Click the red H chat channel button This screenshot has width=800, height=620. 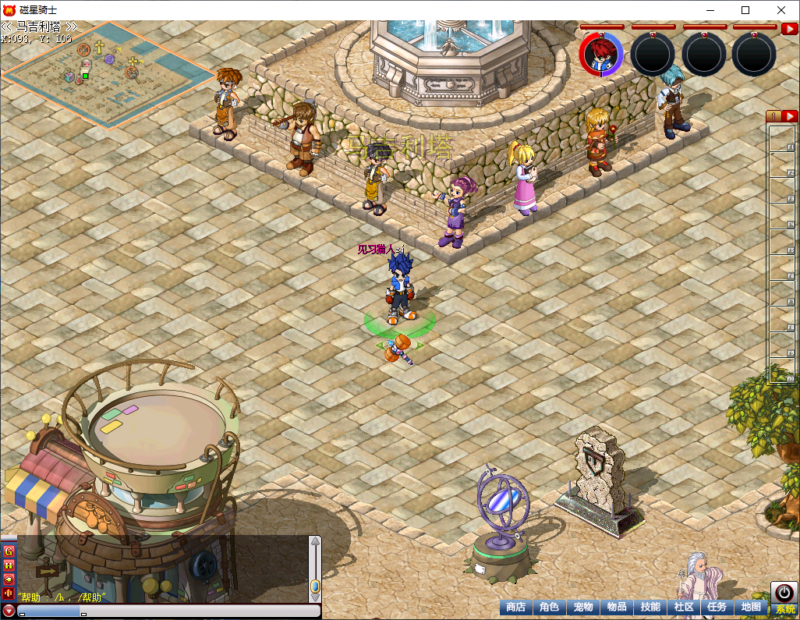9,565
